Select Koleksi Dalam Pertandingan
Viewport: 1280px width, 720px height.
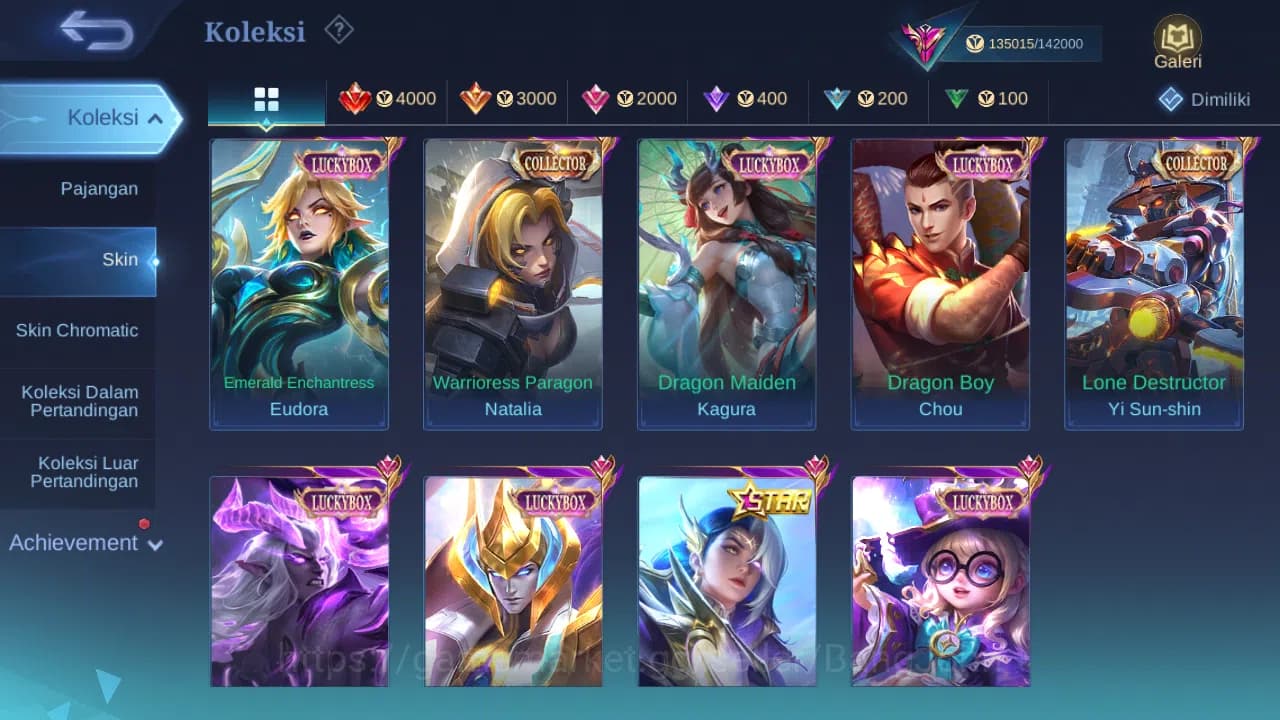[x=80, y=401]
